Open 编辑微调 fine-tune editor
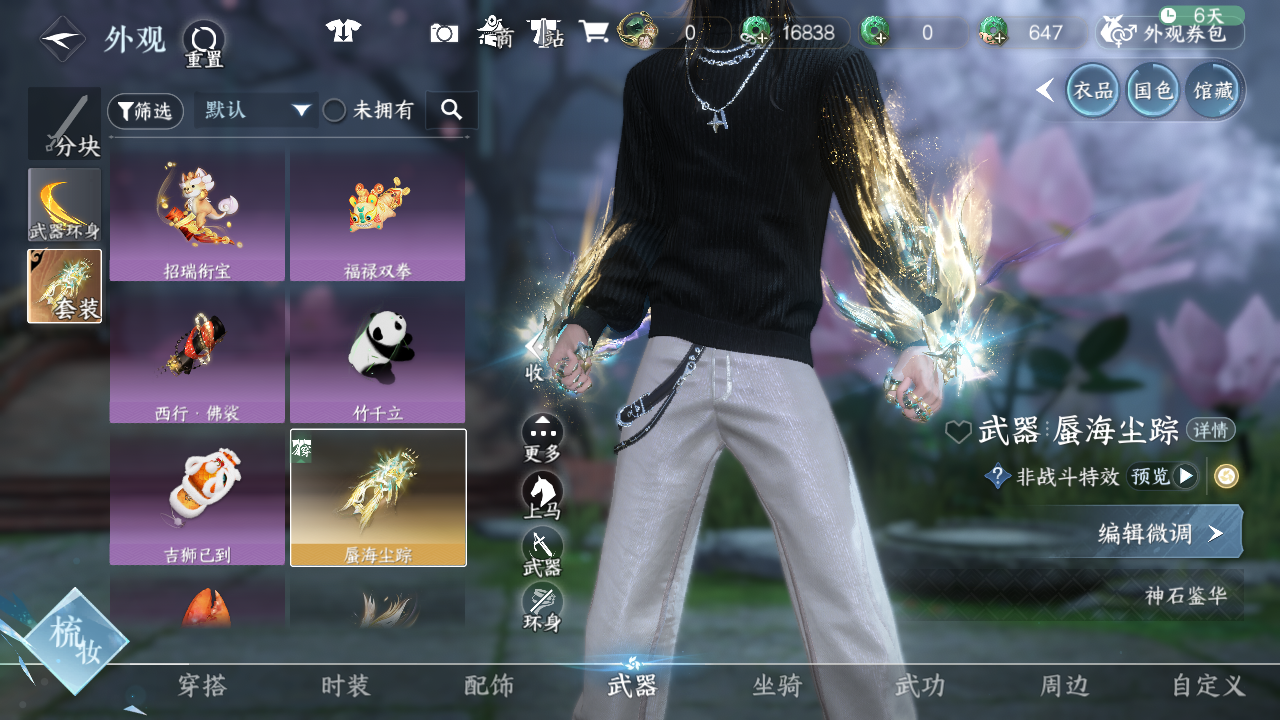Viewport: 1280px width, 720px height. coord(1160,533)
